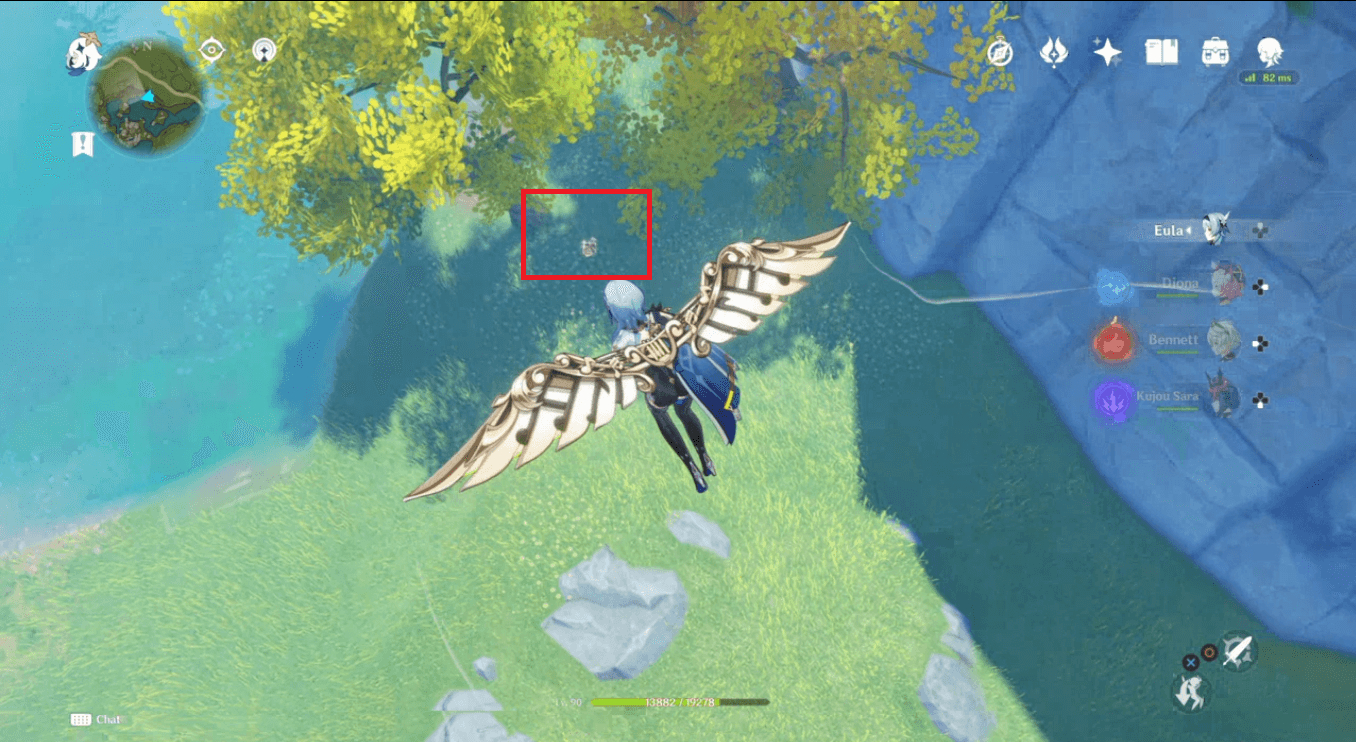Image resolution: width=1356 pixels, height=742 pixels.
Task: Open the Character screen icon
Action: click(x=1270, y=53)
